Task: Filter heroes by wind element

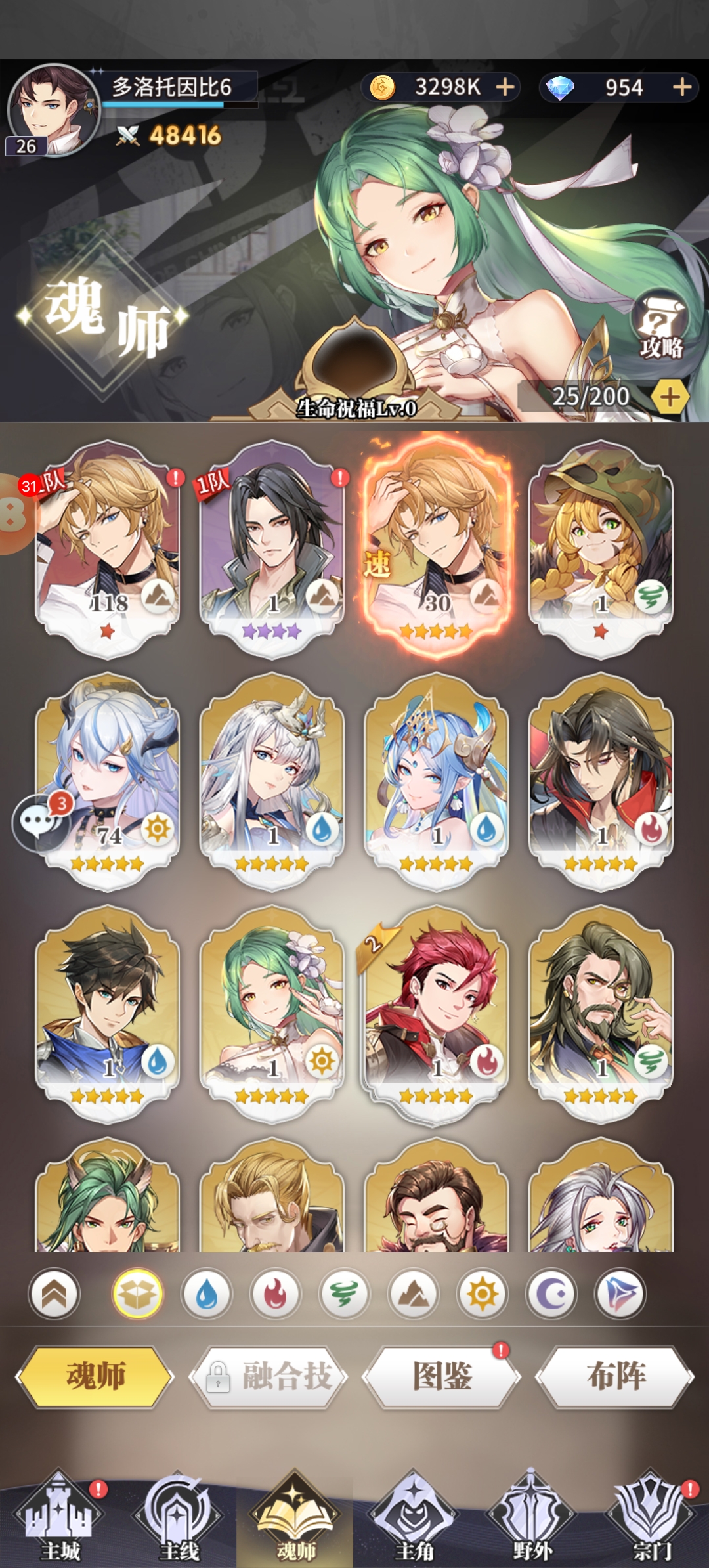Action: click(x=345, y=1294)
